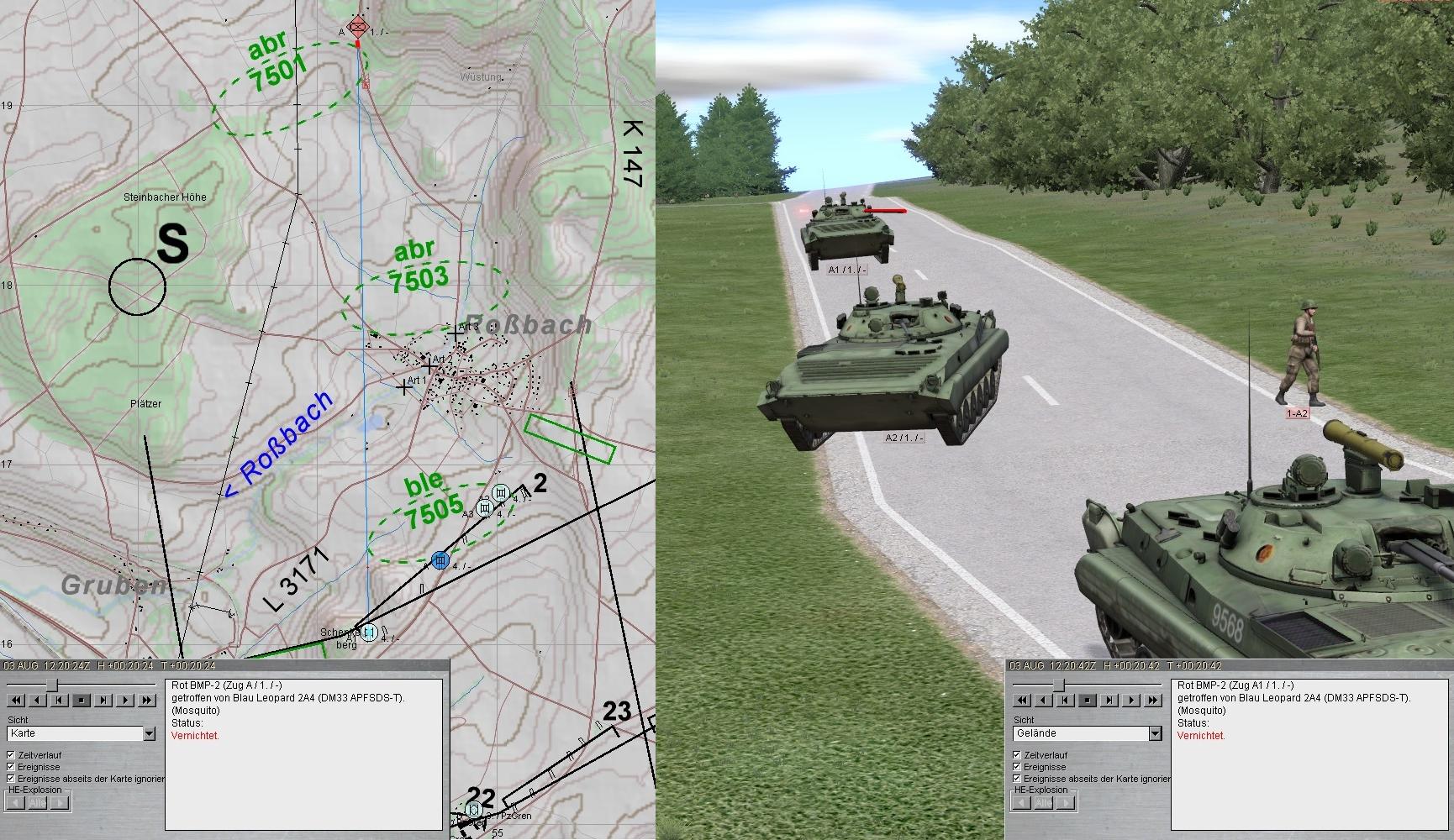Click the timeline slider handle in Gelände panel
Image resolution: width=1454 pixels, height=840 pixels.
tap(1059, 684)
